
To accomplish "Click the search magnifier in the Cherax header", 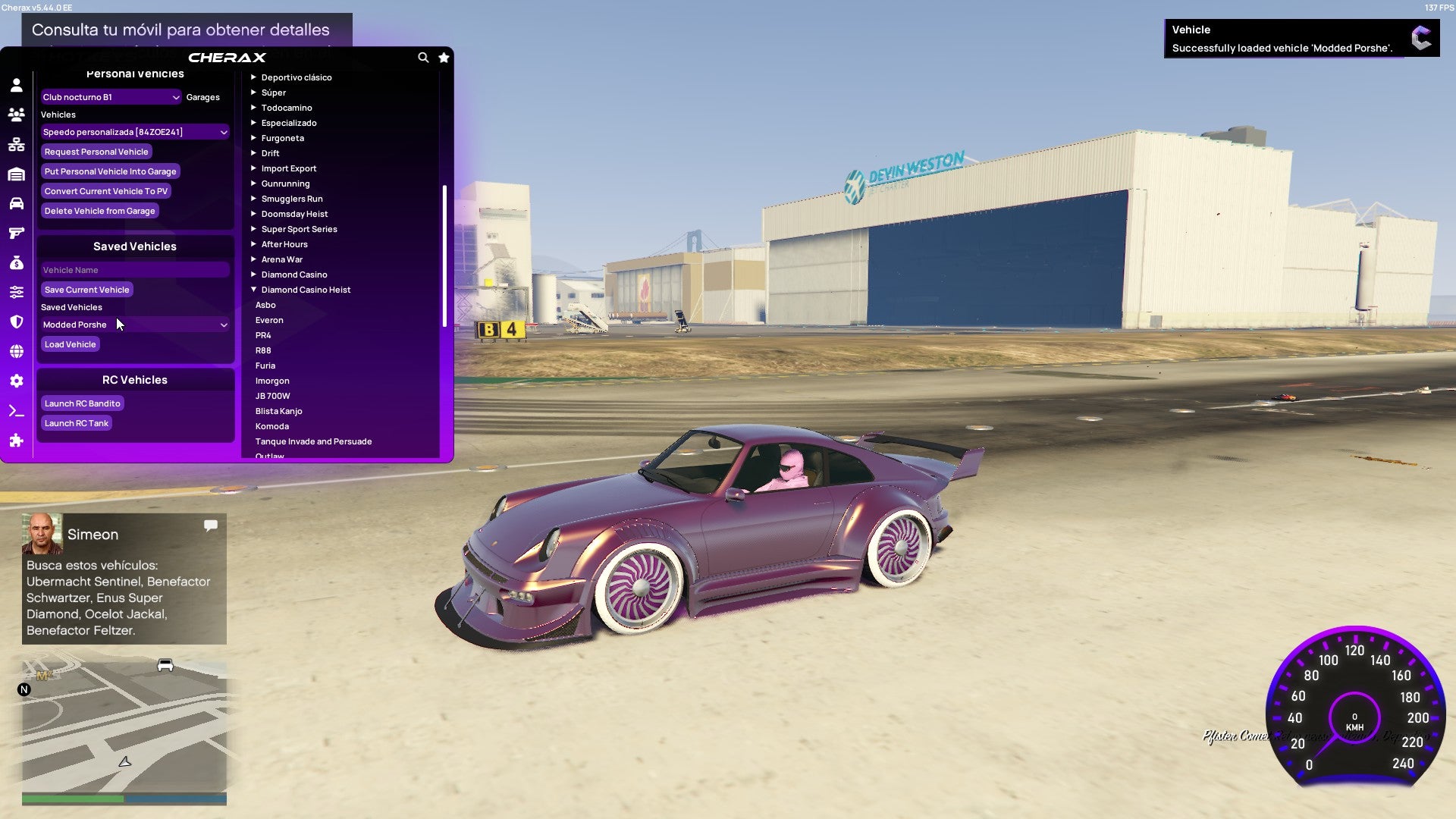I will pos(423,57).
